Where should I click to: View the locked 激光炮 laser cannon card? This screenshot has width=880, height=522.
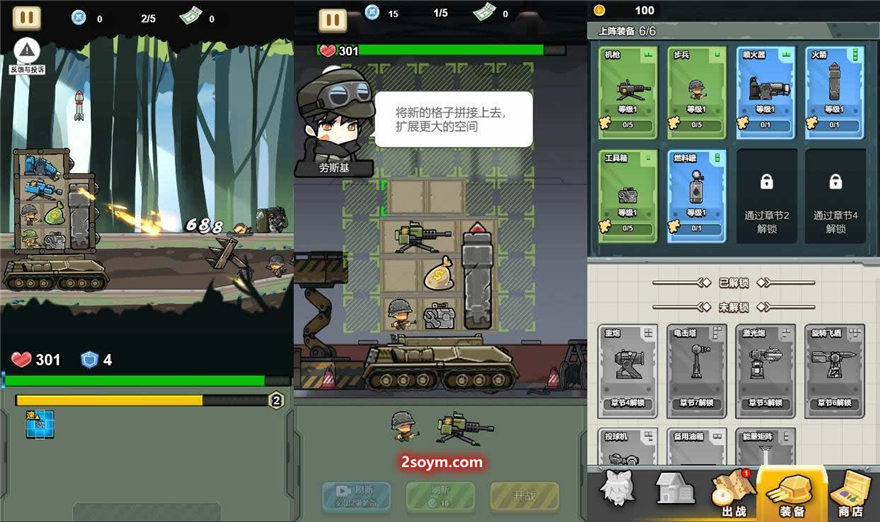point(765,370)
